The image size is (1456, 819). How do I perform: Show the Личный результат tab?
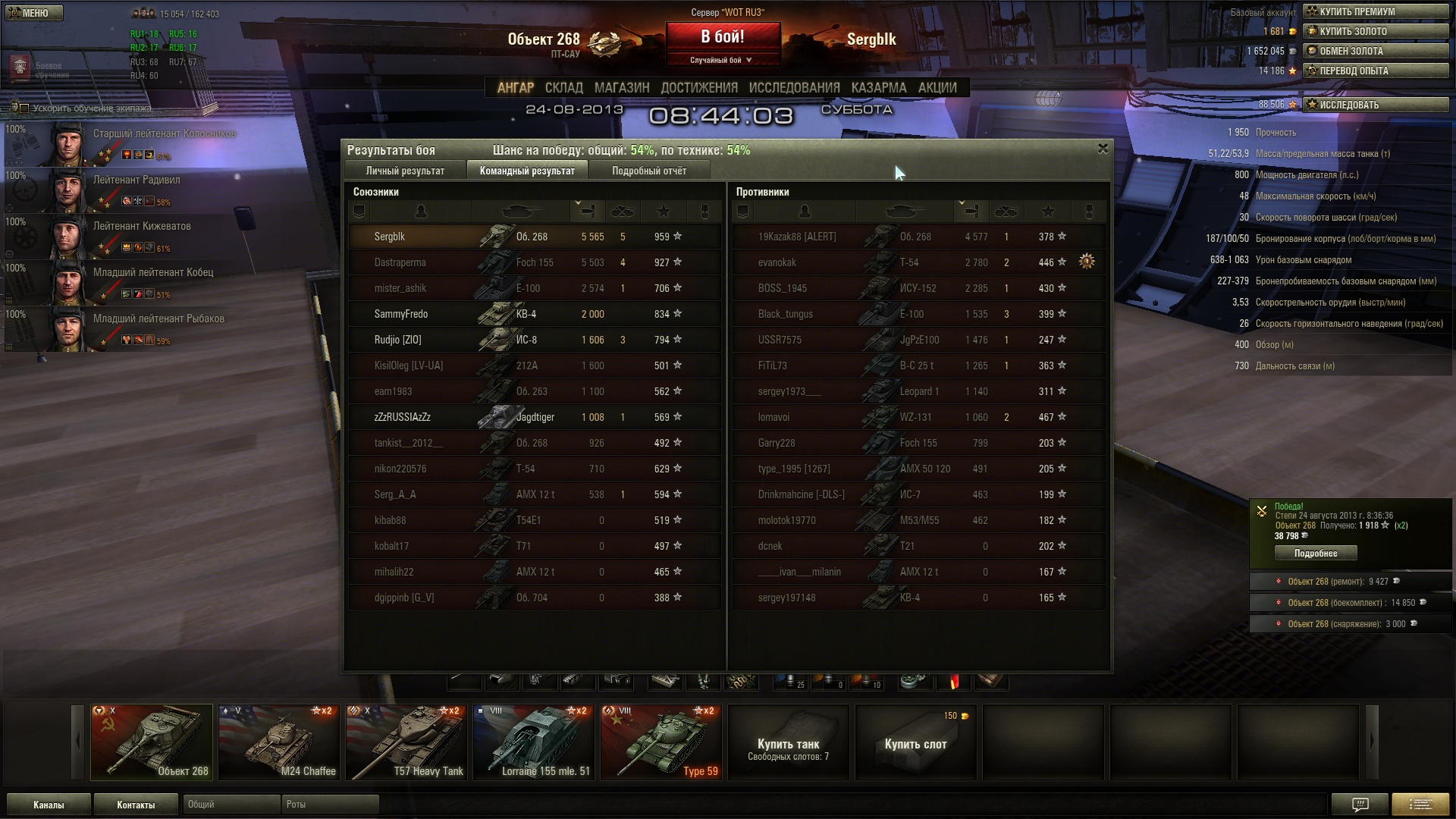[x=405, y=171]
